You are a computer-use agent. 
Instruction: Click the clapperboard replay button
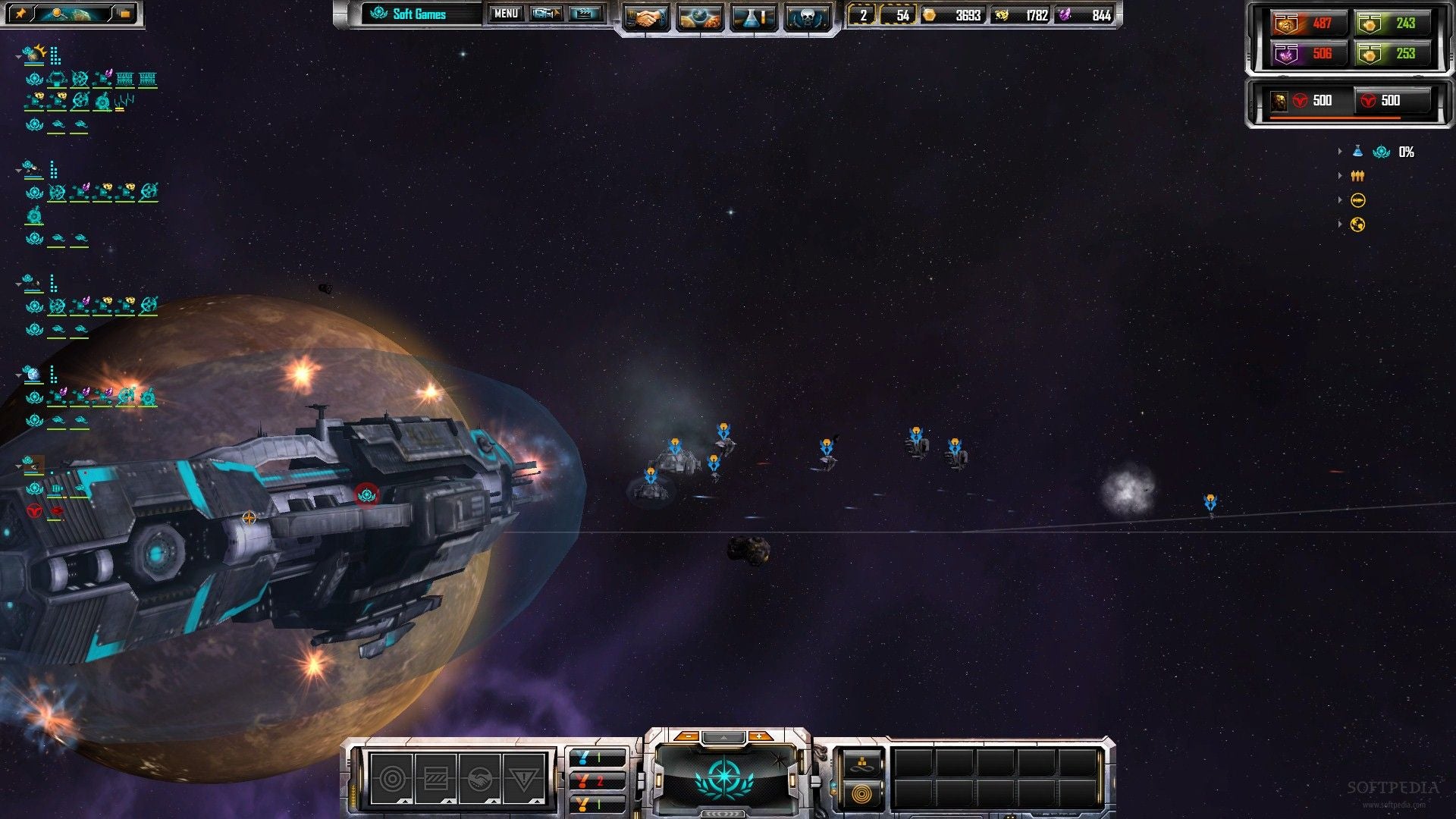click(x=585, y=14)
